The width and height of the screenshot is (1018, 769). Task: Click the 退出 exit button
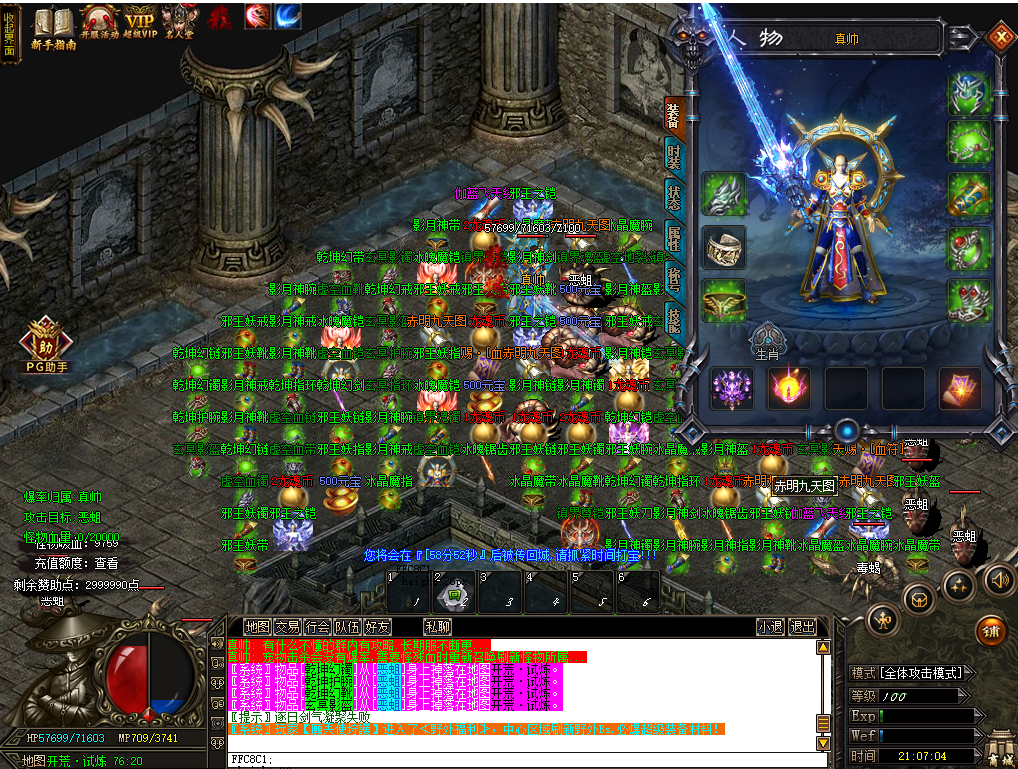(802, 627)
